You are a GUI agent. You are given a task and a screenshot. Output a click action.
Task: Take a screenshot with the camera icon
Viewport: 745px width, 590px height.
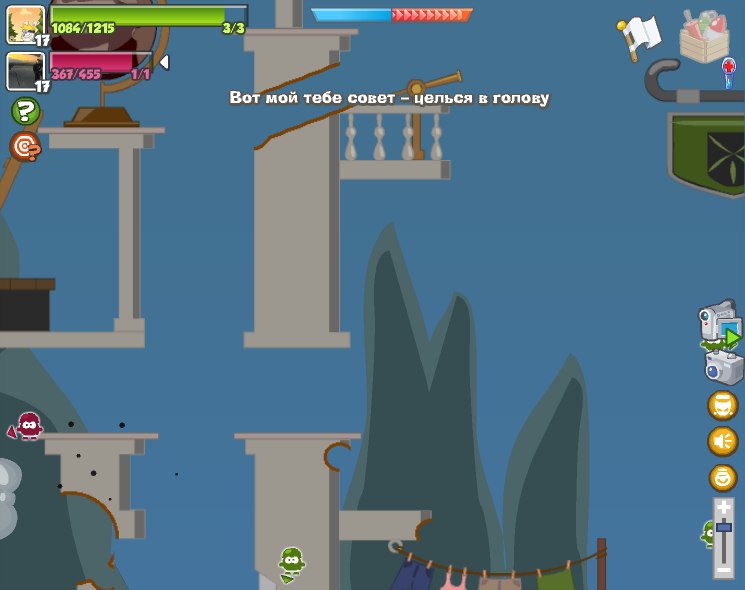pos(723,366)
